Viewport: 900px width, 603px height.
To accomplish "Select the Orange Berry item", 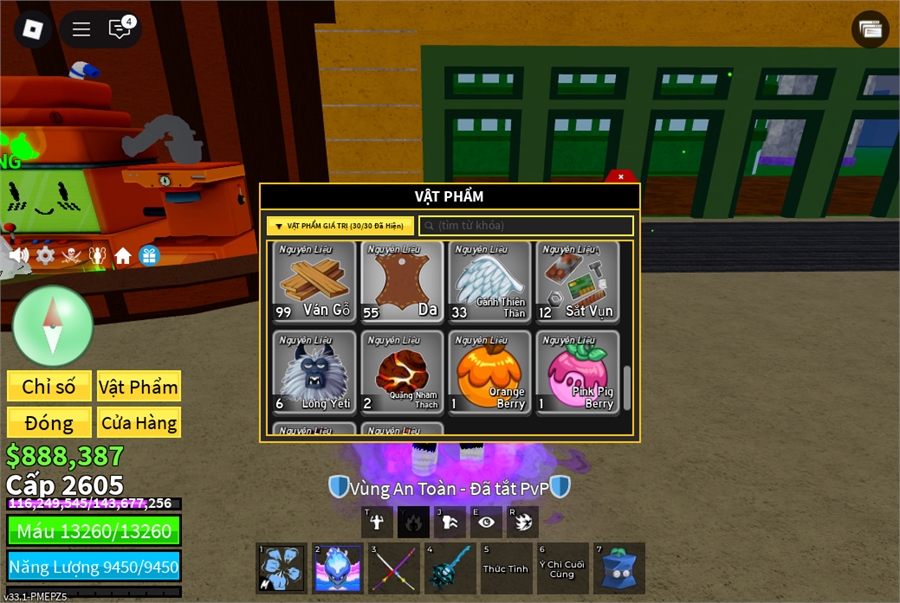I will [x=489, y=372].
